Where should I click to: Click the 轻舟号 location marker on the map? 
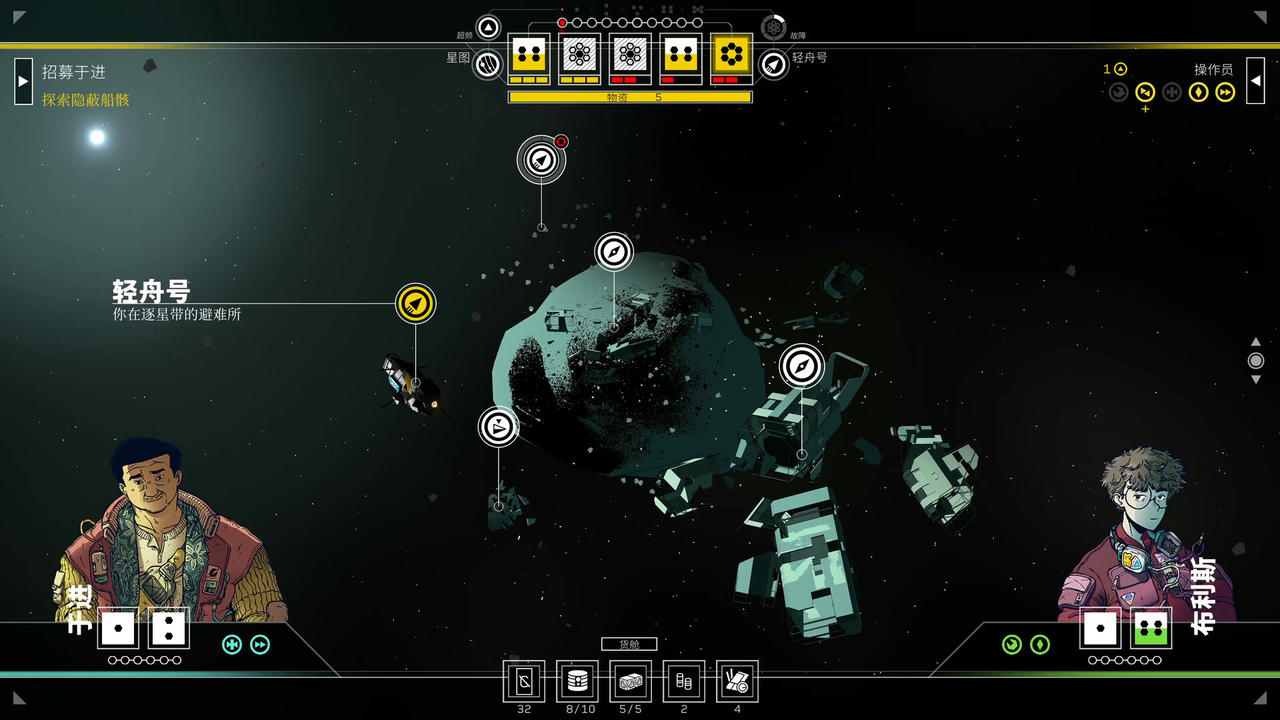pos(414,302)
